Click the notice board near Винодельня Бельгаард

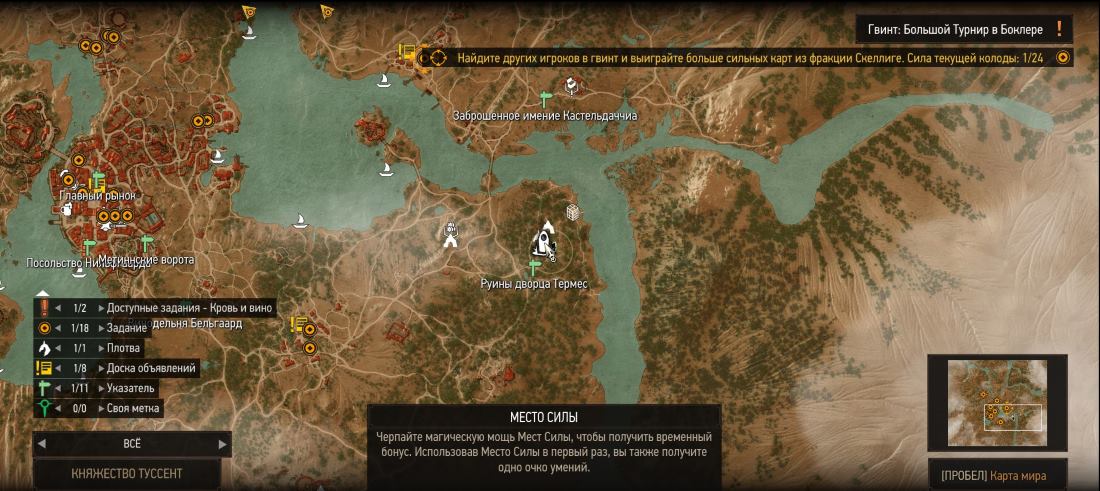(298, 325)
